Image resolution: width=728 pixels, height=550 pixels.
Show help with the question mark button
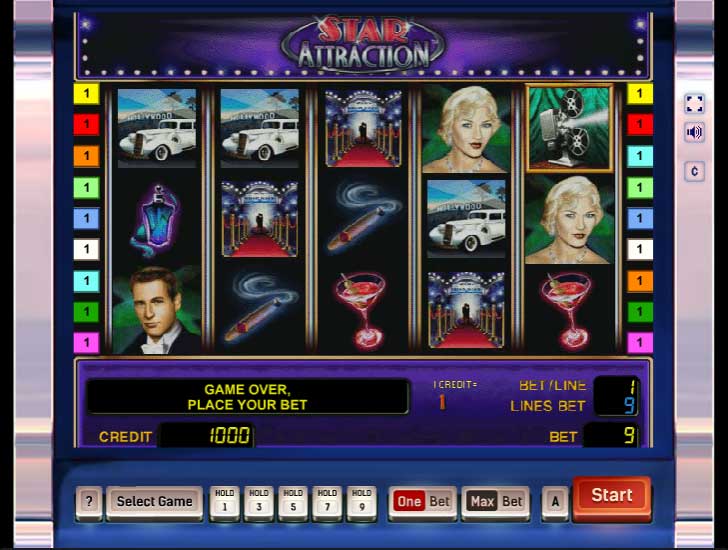coord(89,502)
